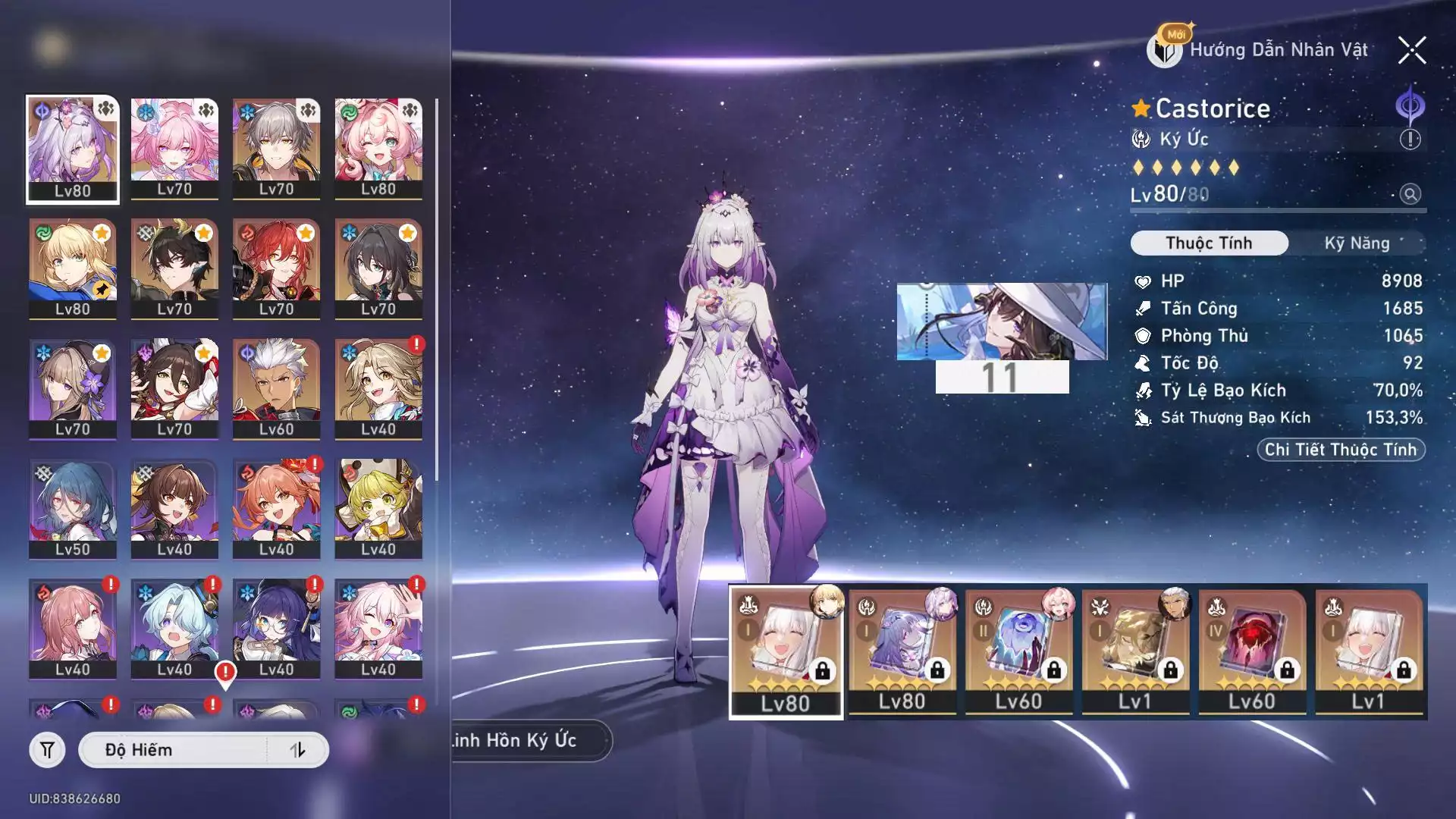The width and height of the screenshot is (1456, 819).
Task: Select Castorice's Lv80 portrait
Action: click(73, 149)
